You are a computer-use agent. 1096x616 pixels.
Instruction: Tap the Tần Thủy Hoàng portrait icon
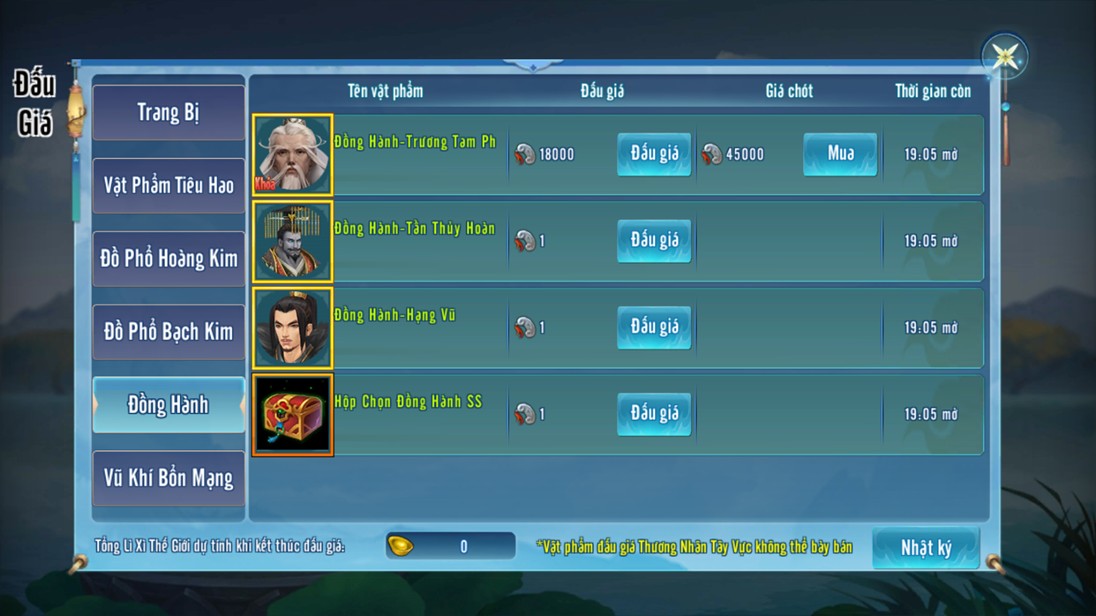[x=293, y=241]
